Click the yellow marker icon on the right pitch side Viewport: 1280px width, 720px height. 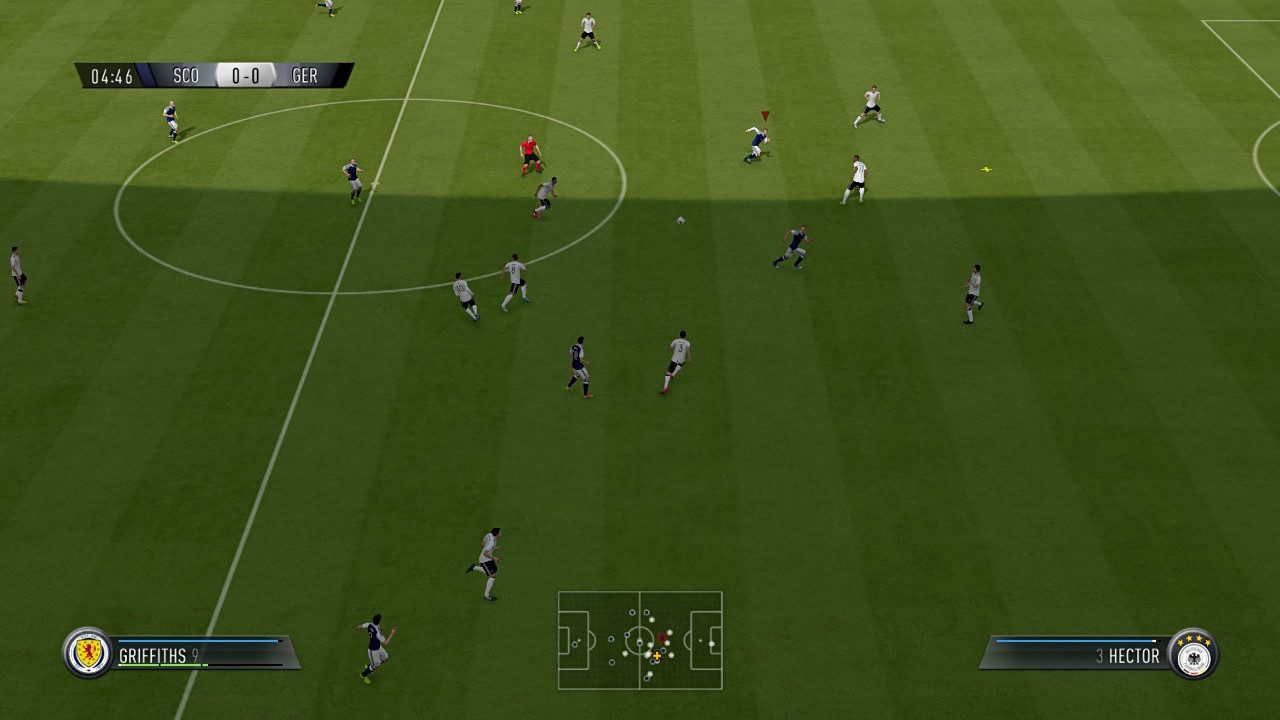988,170
